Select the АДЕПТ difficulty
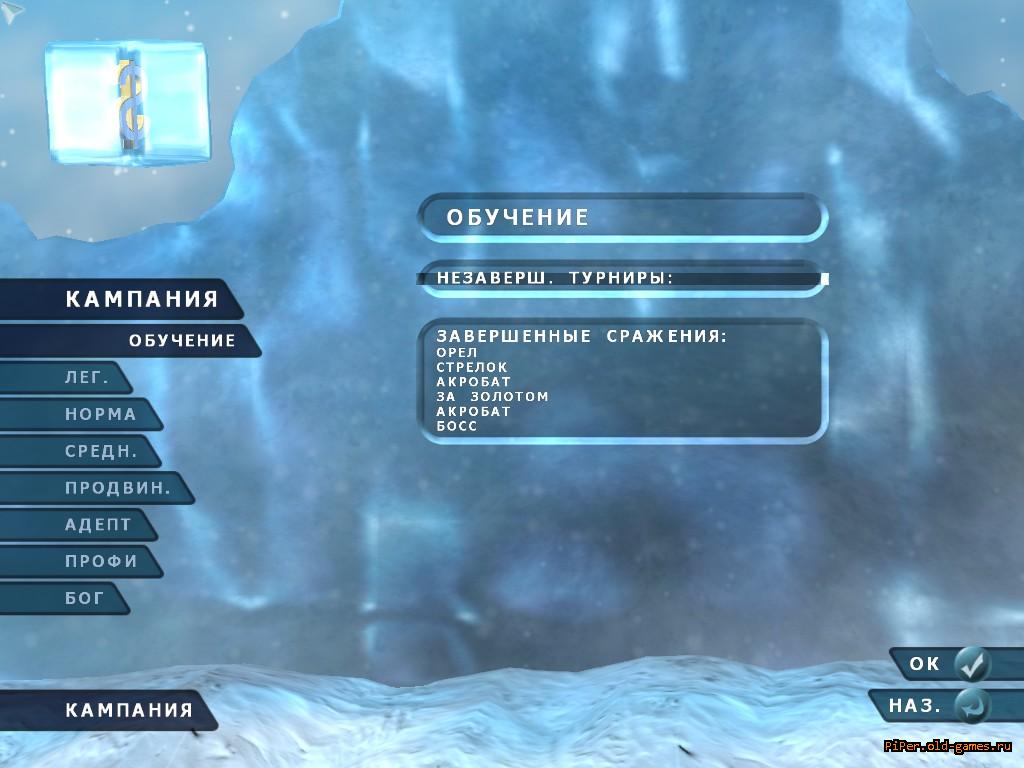 pyautogui.click(x=98, y=525)
